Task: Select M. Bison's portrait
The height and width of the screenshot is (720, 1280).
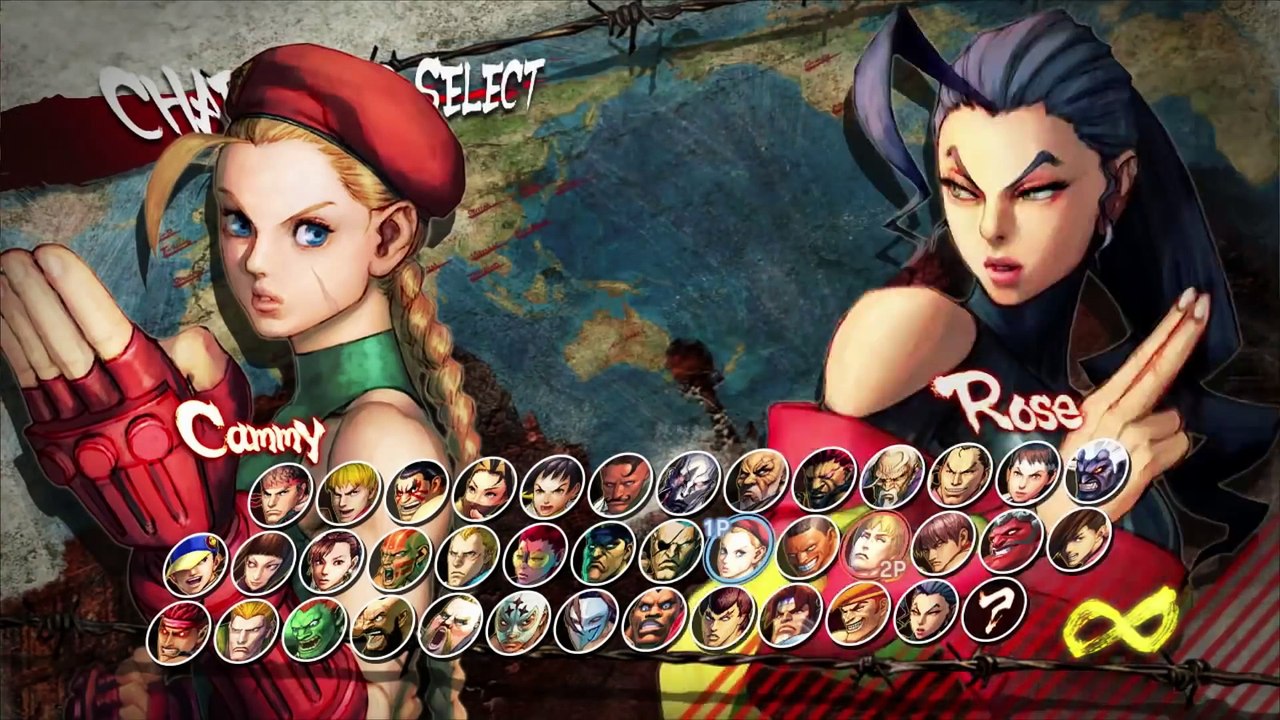Action: click(x=603, y=553)
